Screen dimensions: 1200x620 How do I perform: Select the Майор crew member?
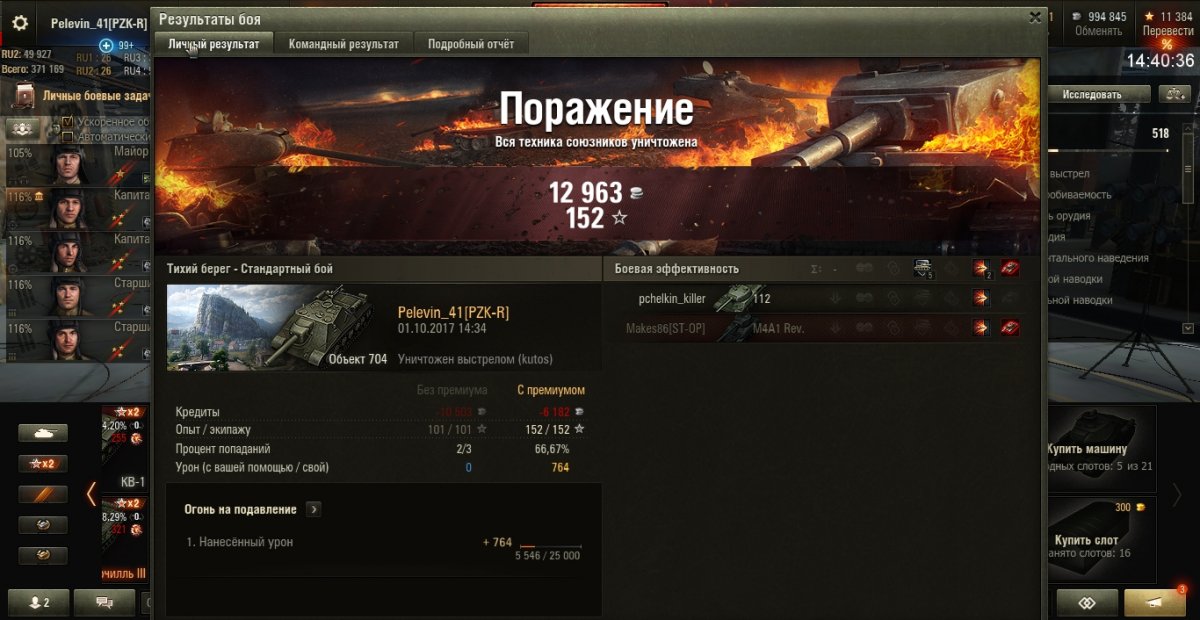[75, 163]
